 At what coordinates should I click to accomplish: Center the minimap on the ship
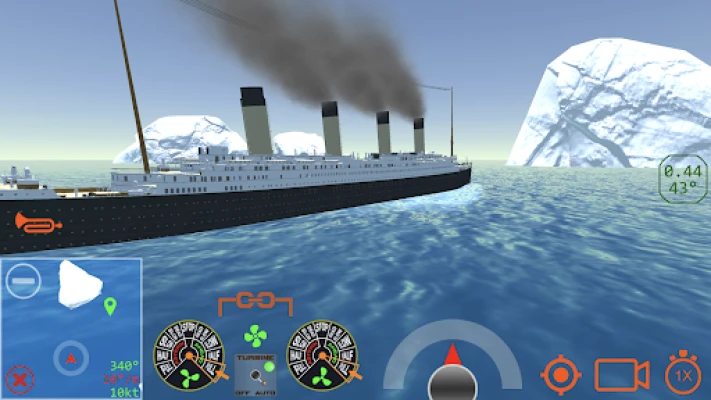point(70,356)
